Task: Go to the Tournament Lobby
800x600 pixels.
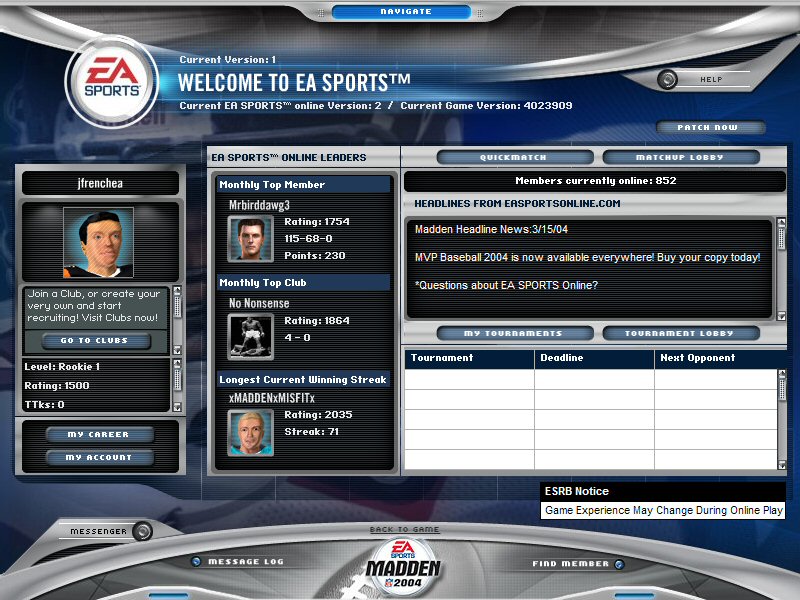Action: (x=680, y=333)
